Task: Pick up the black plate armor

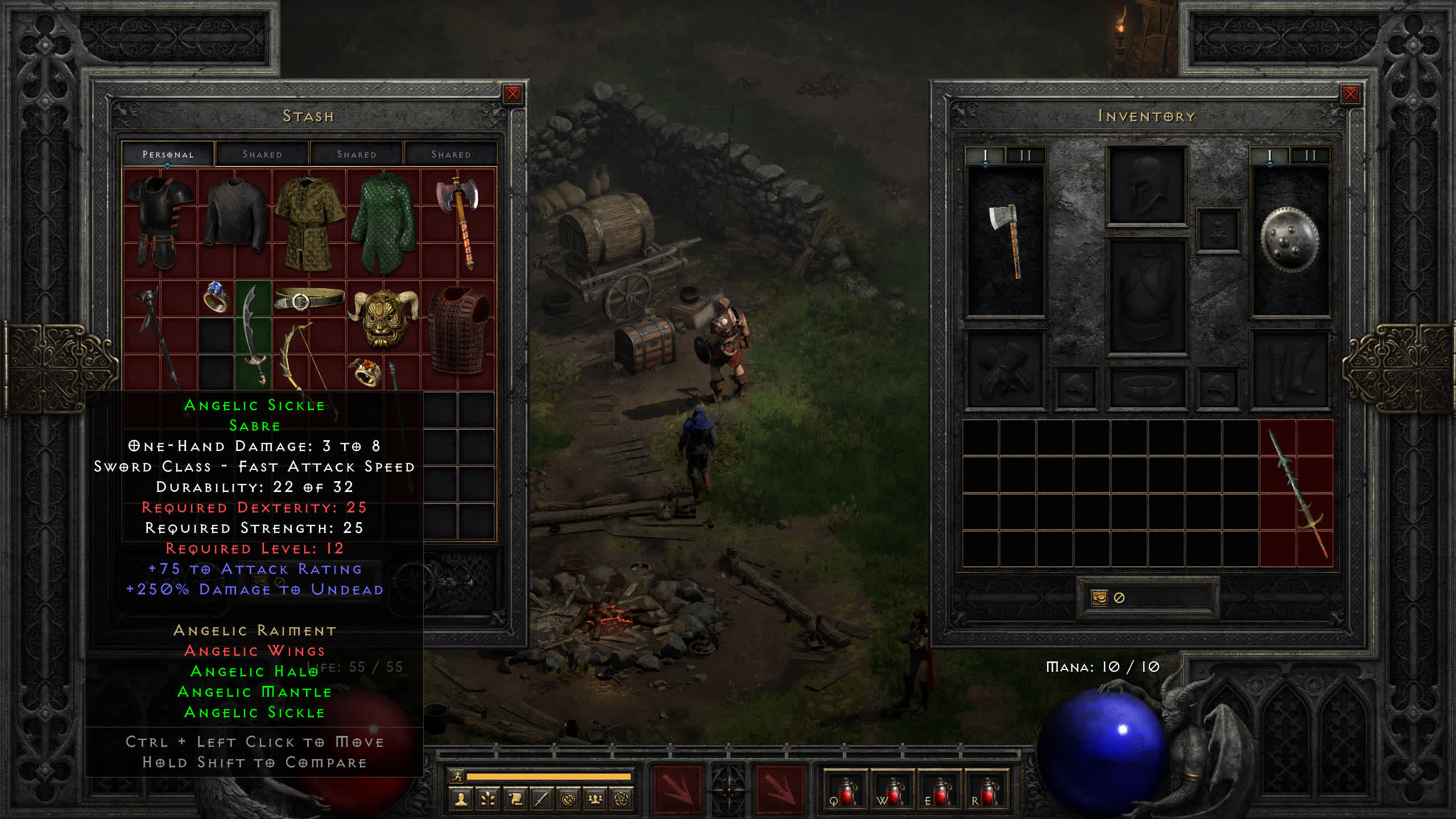Action: click(160, 222)
